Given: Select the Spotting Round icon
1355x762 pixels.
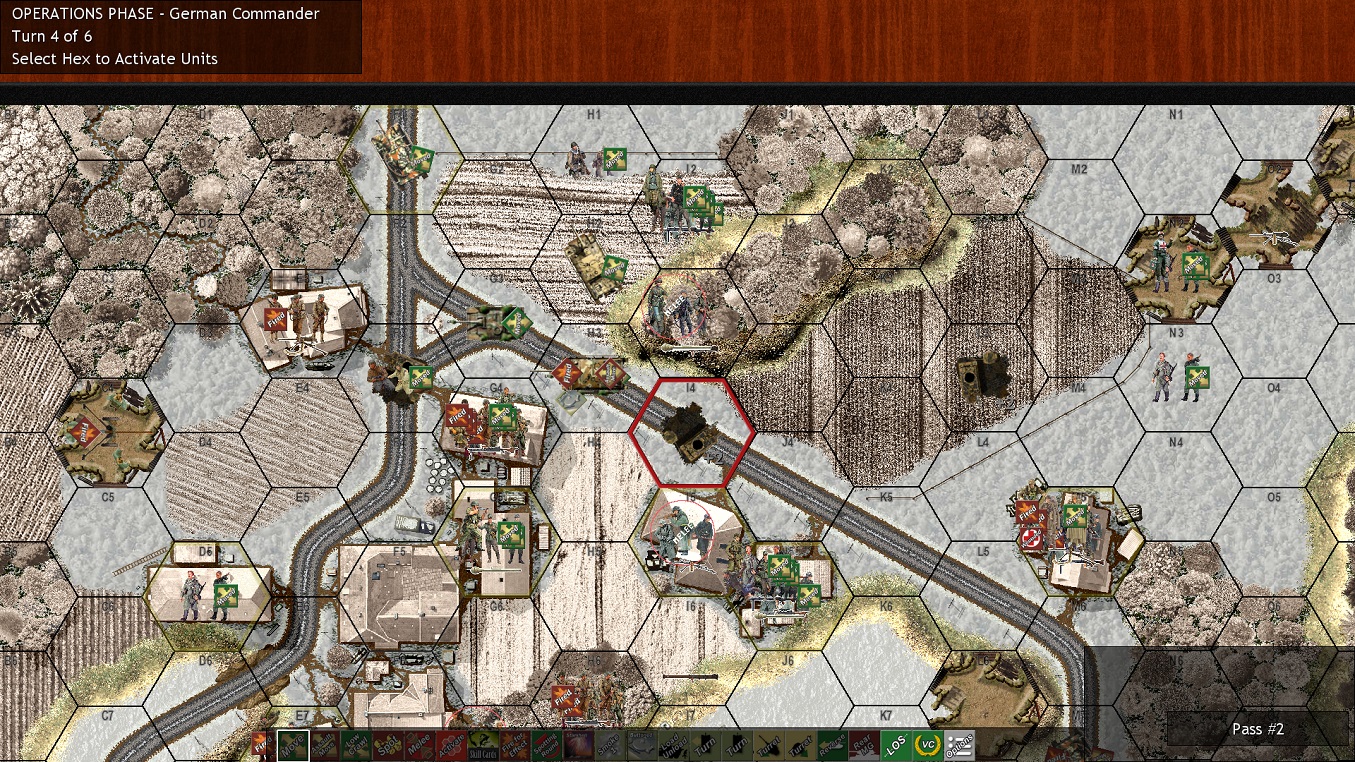Looking at the screenshot, I should click(x=546, y=745).
